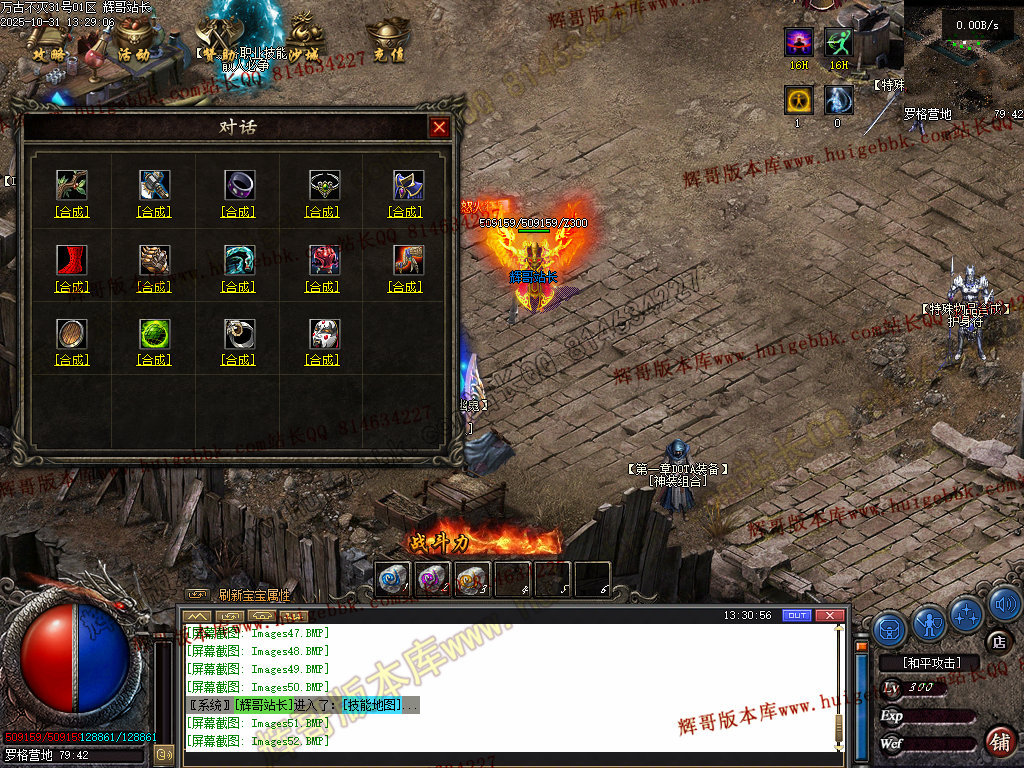Click 合成 under the hammer item

[x=154, y=212]
